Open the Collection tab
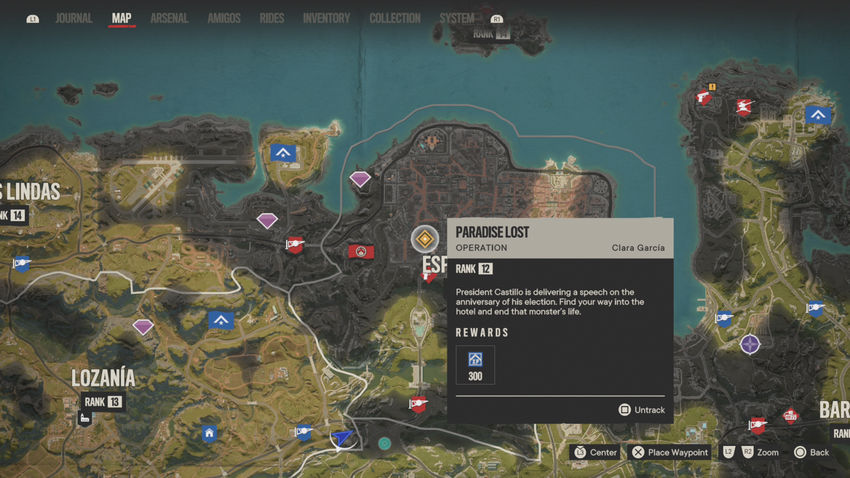Screen dimensions: 850x478 (395, 18)
